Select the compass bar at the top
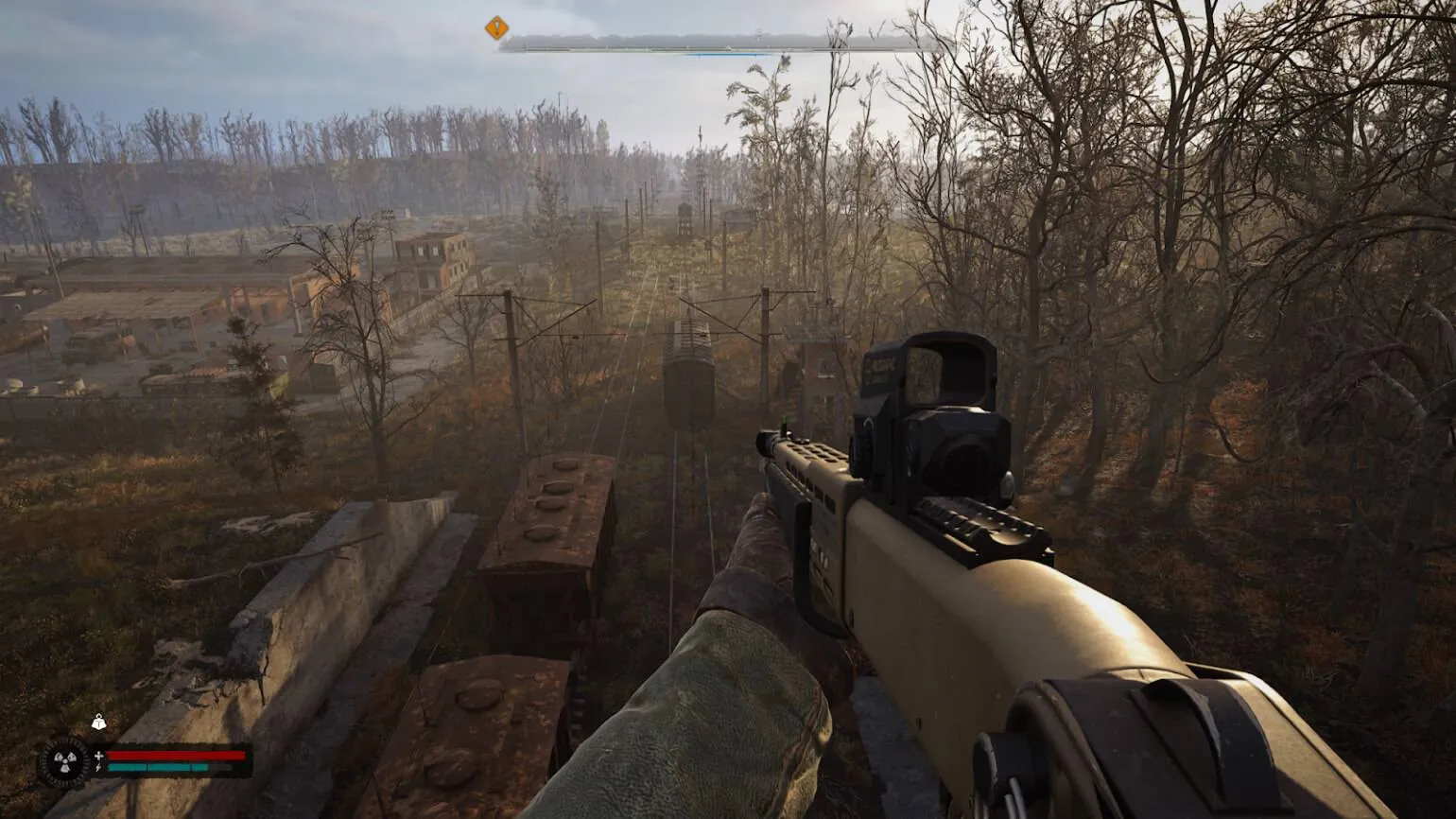The image size is (1456, 819). click(x=720, y=44)
